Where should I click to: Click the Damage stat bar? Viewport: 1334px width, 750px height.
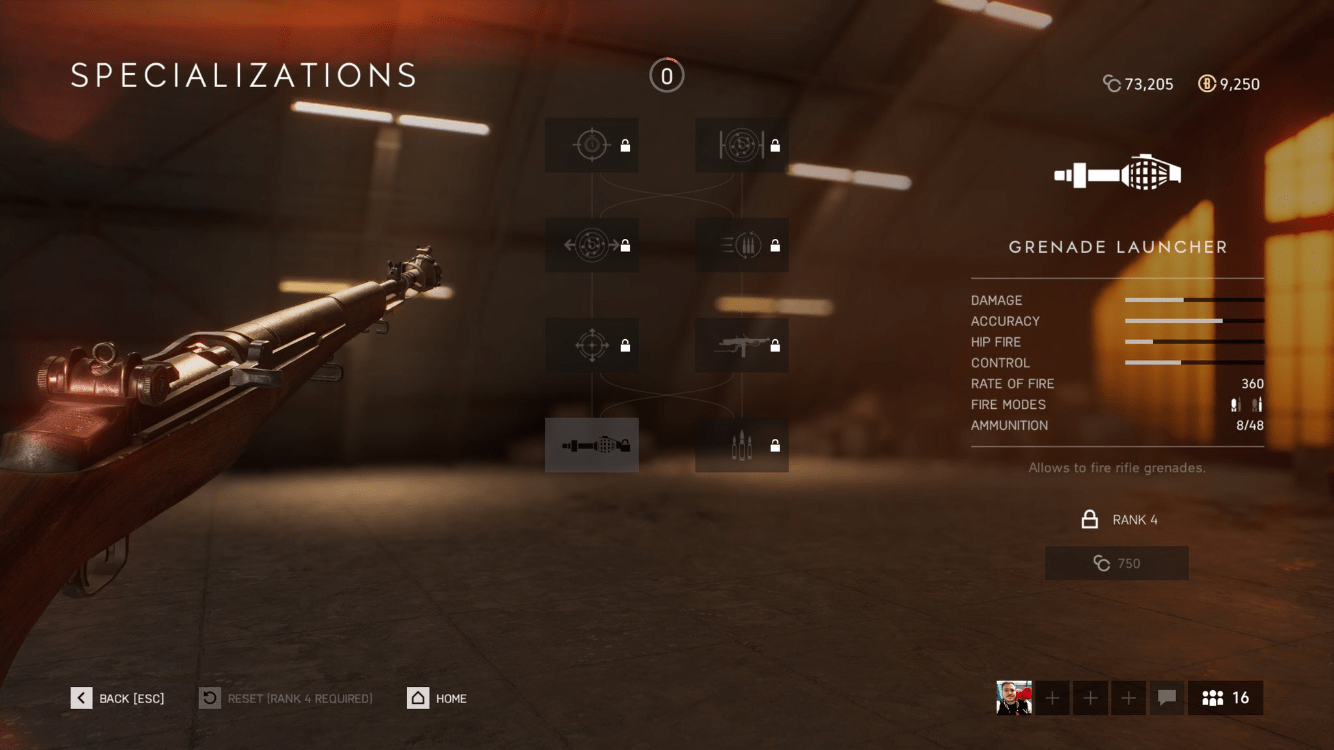point(1194,300)
